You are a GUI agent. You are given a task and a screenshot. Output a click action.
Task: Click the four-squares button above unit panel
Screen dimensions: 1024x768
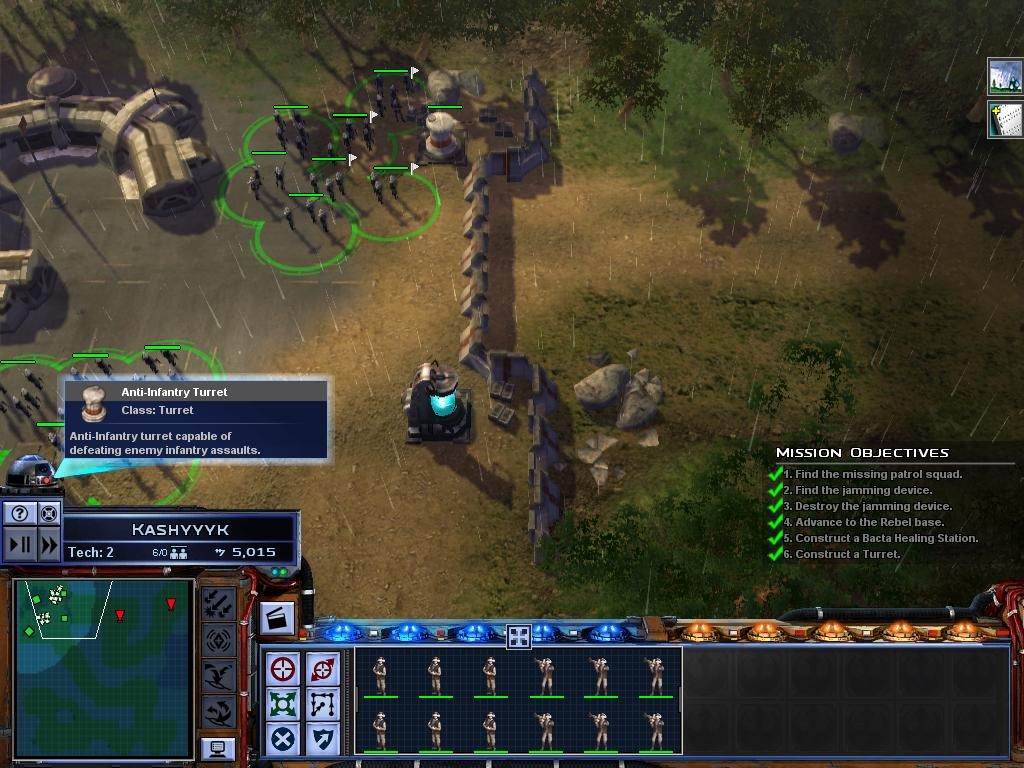tap(518, 636)
